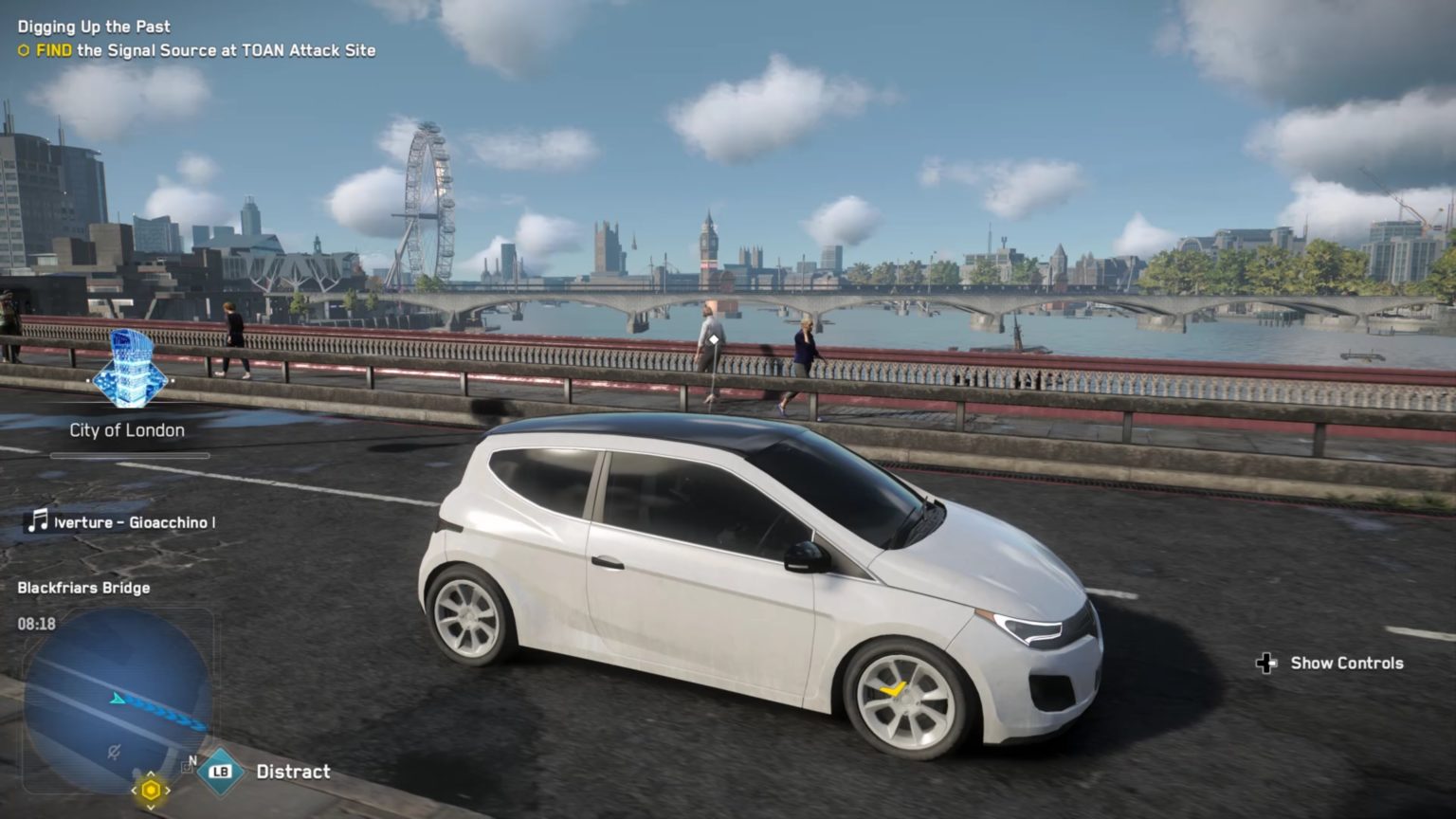The image size is (1456, 819).
Task: Click the City of London borough icon
Action: point(129,371)
